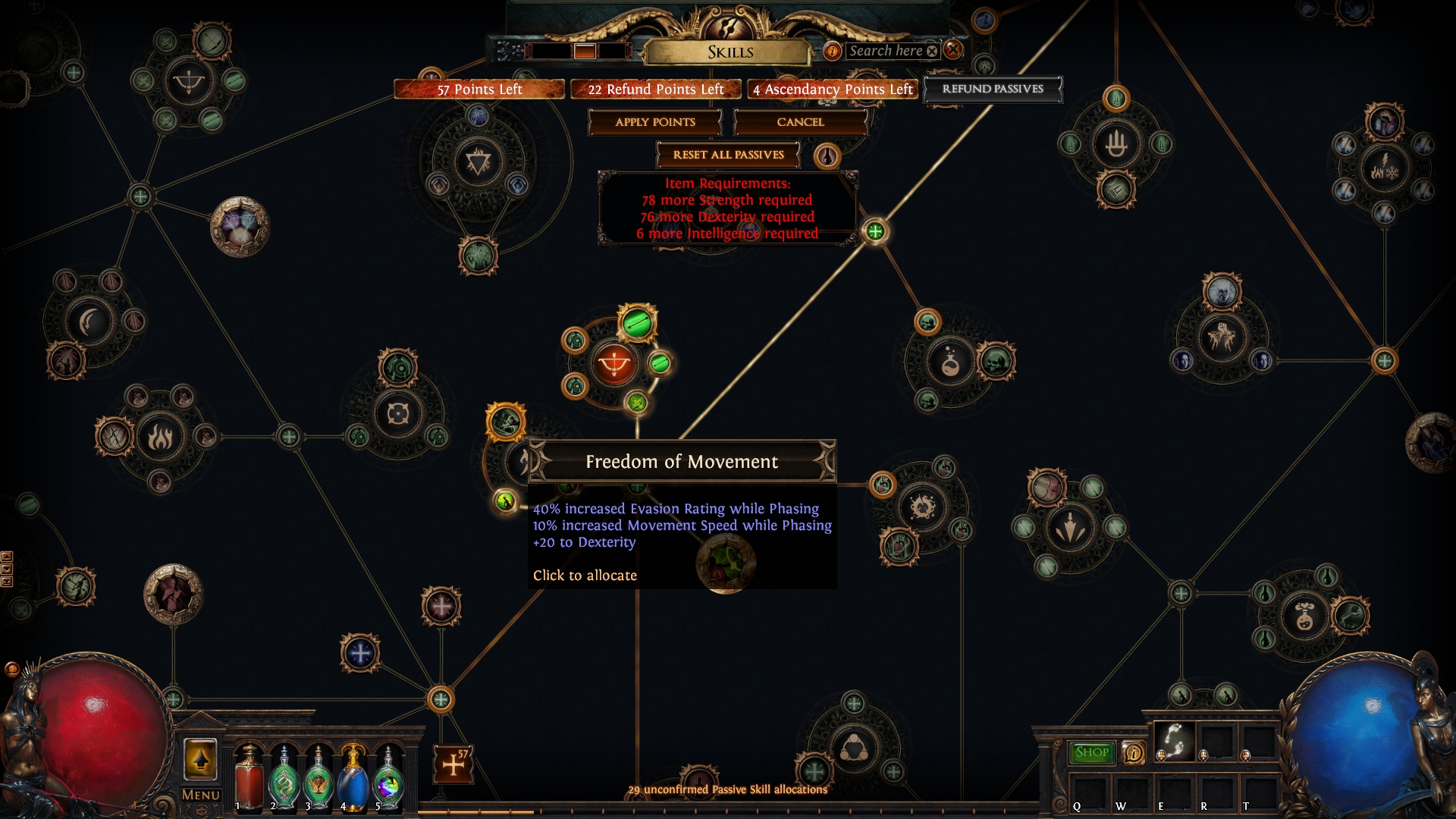Close the Skills passive tree window
The image size is (1456, 819).
953,50
